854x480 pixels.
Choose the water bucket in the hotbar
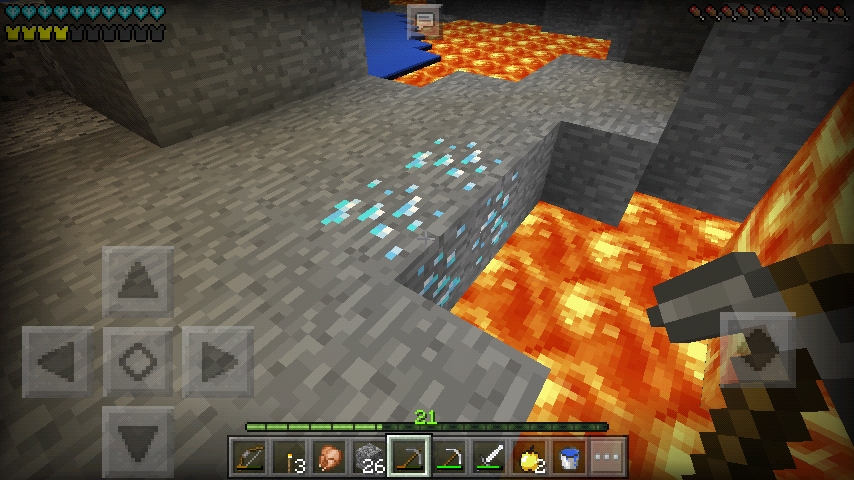[568, 458]
